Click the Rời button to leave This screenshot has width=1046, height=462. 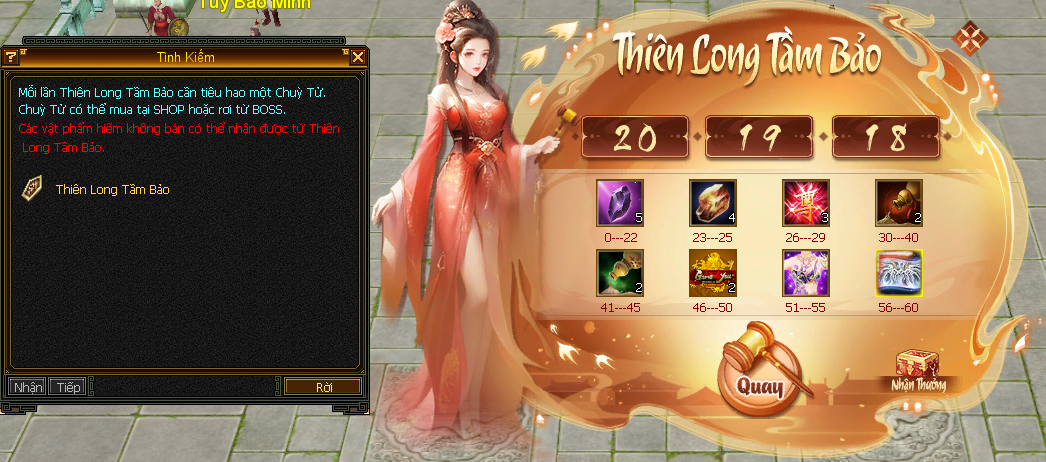323,386
